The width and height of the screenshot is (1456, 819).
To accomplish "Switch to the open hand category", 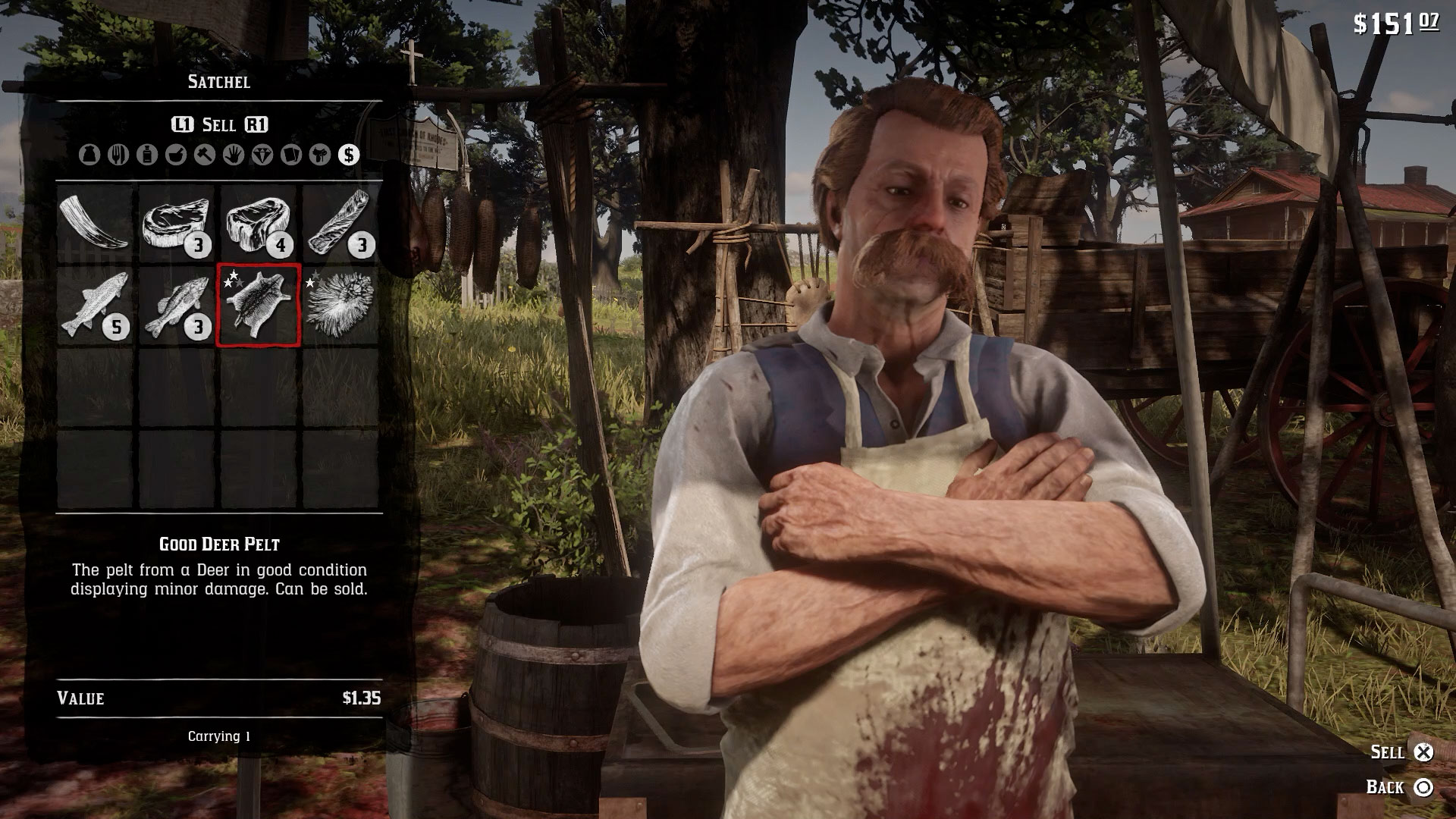I will point(234,155).
